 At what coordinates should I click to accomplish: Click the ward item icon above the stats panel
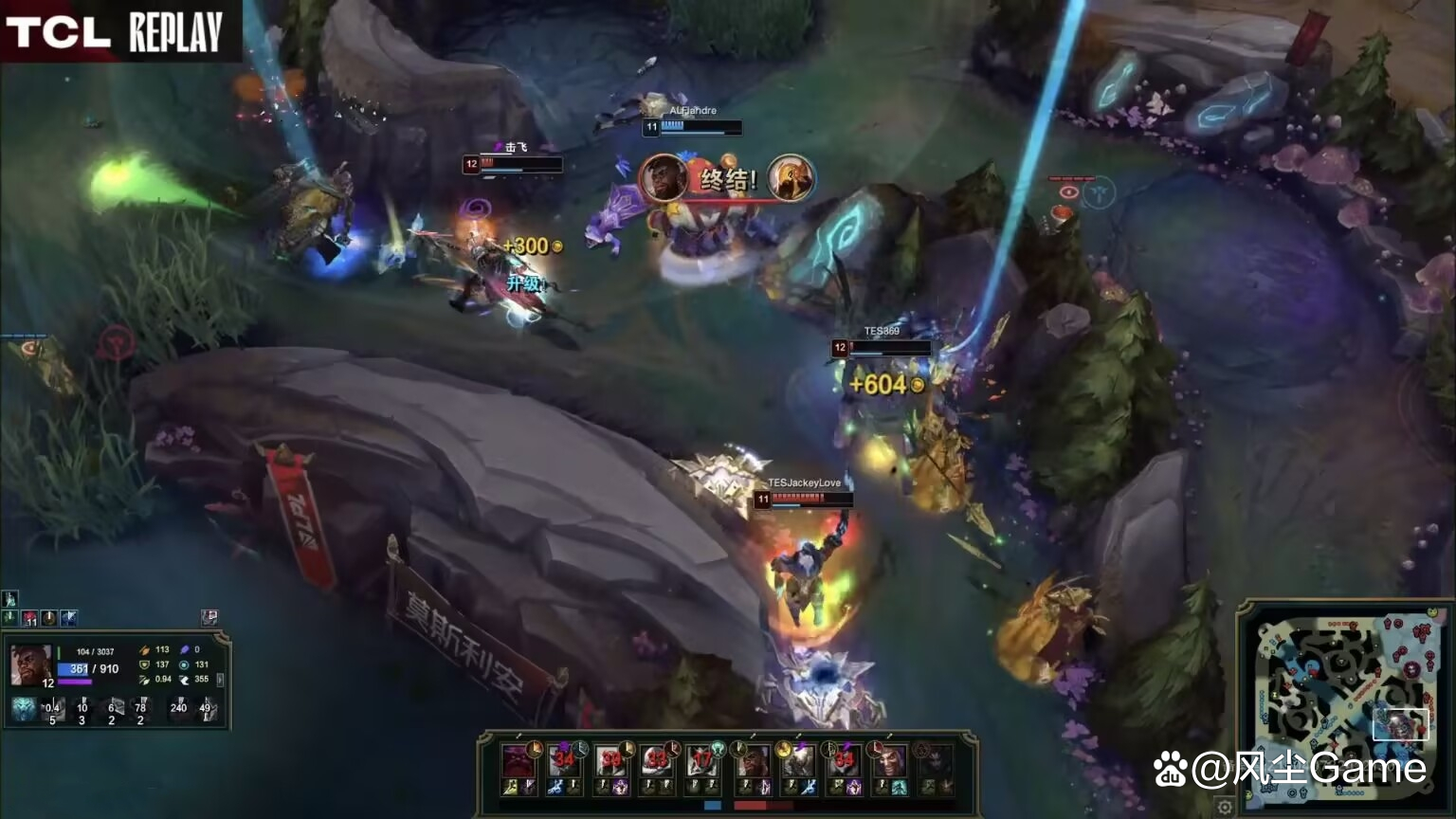tap(209, 617)
